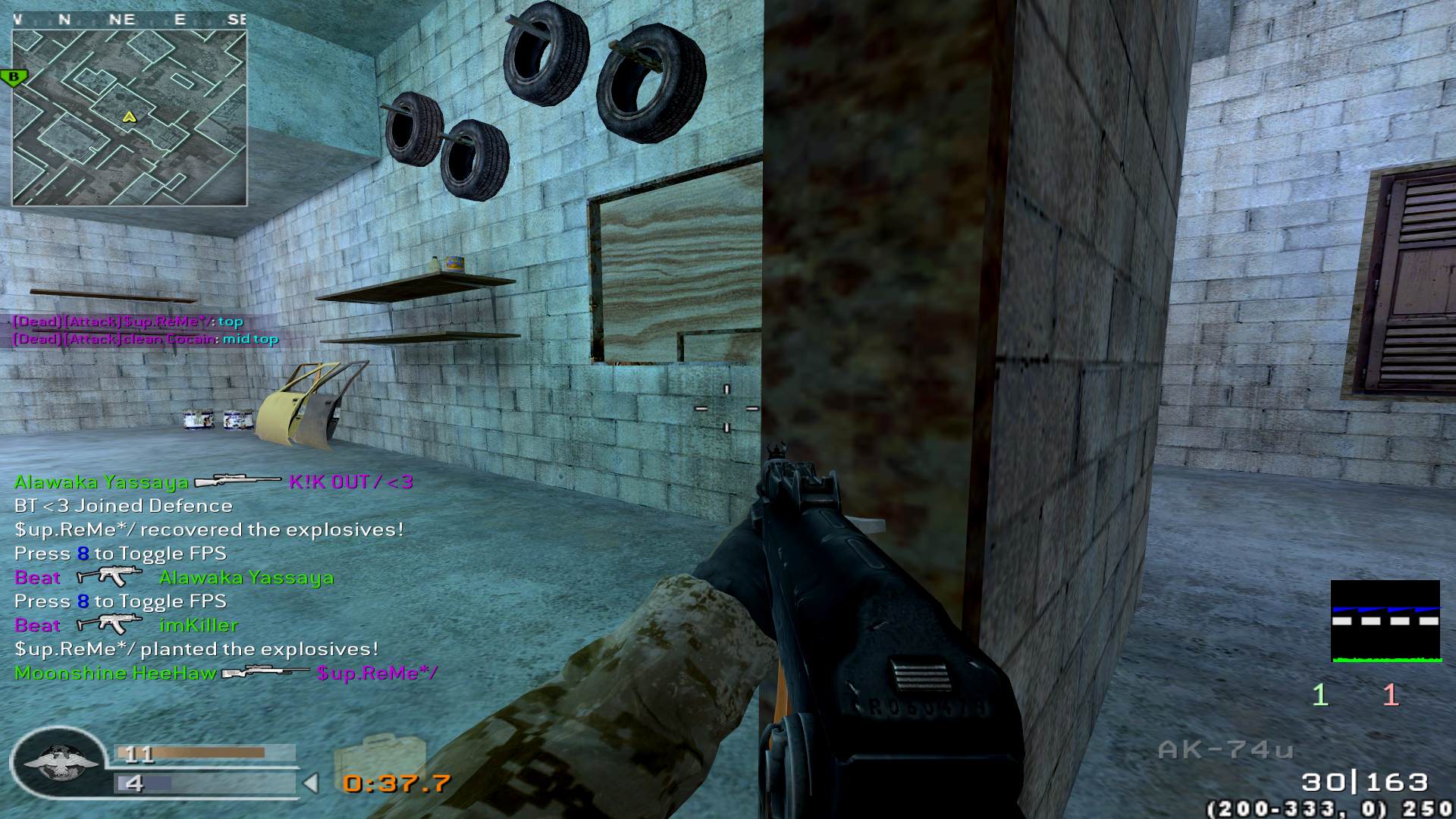This screenshot has height=819, width=1456.
Task: Select the green B objective marker
Action: click(14, 77)
